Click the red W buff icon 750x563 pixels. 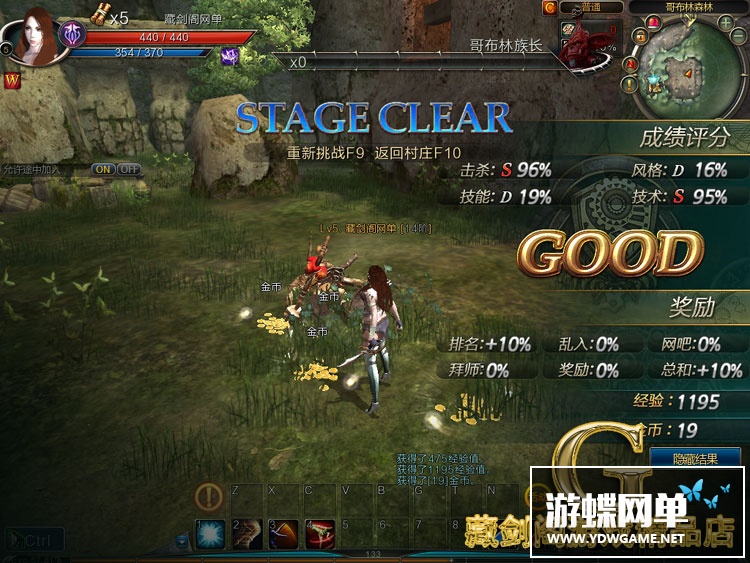(13, 79)
